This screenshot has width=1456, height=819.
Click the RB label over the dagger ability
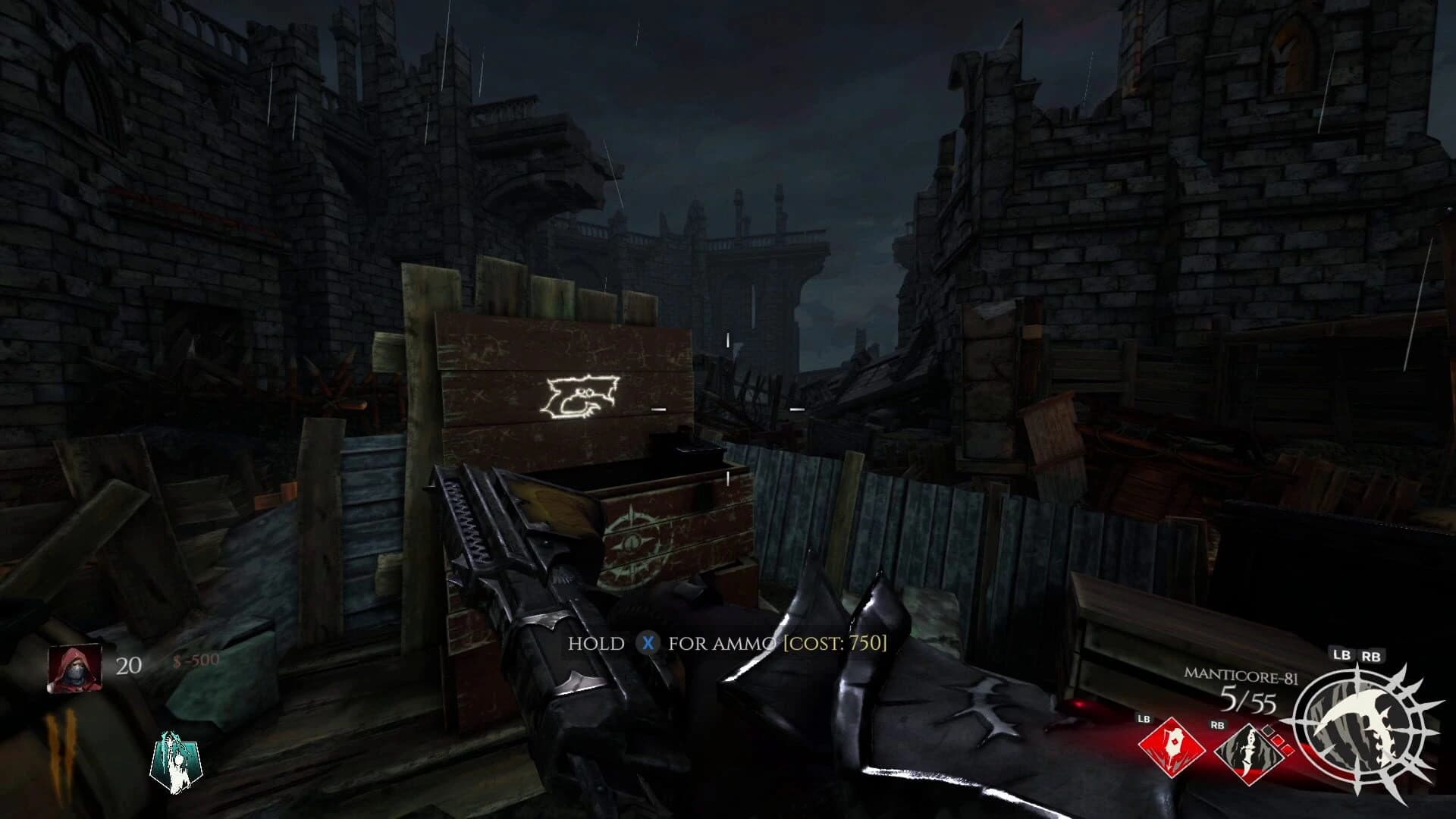1218,725
